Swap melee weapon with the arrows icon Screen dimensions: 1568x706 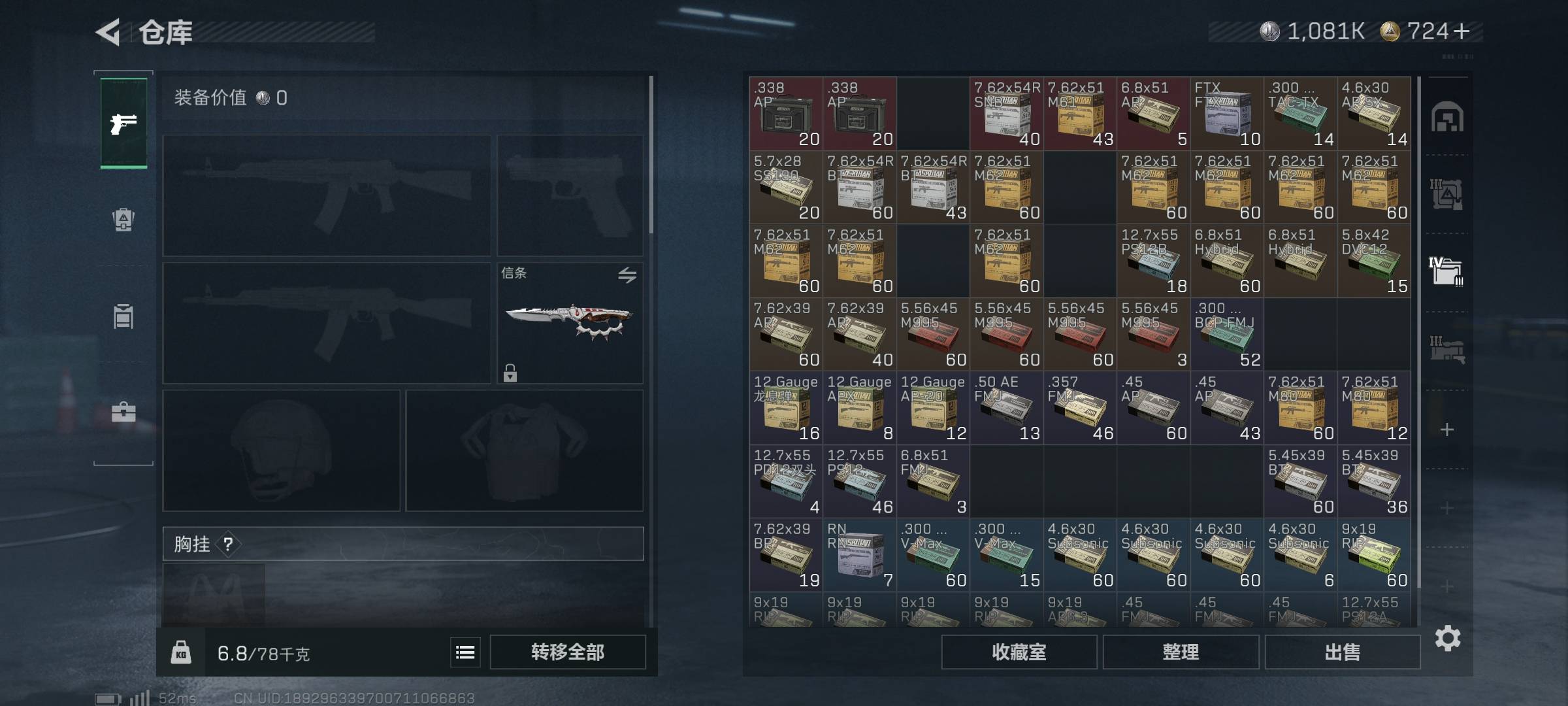[627, 275]
